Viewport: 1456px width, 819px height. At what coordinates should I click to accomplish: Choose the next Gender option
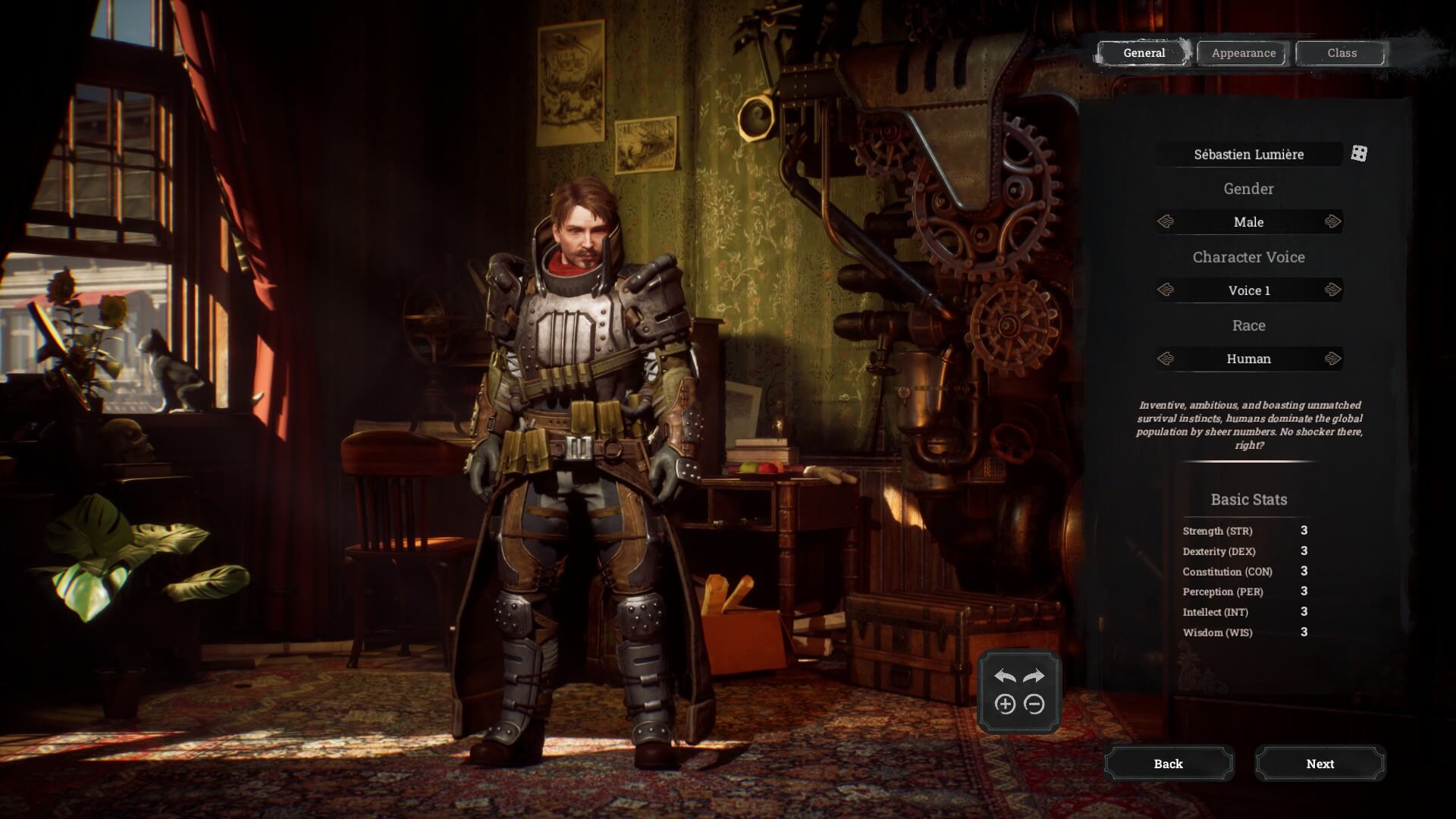1332,222
